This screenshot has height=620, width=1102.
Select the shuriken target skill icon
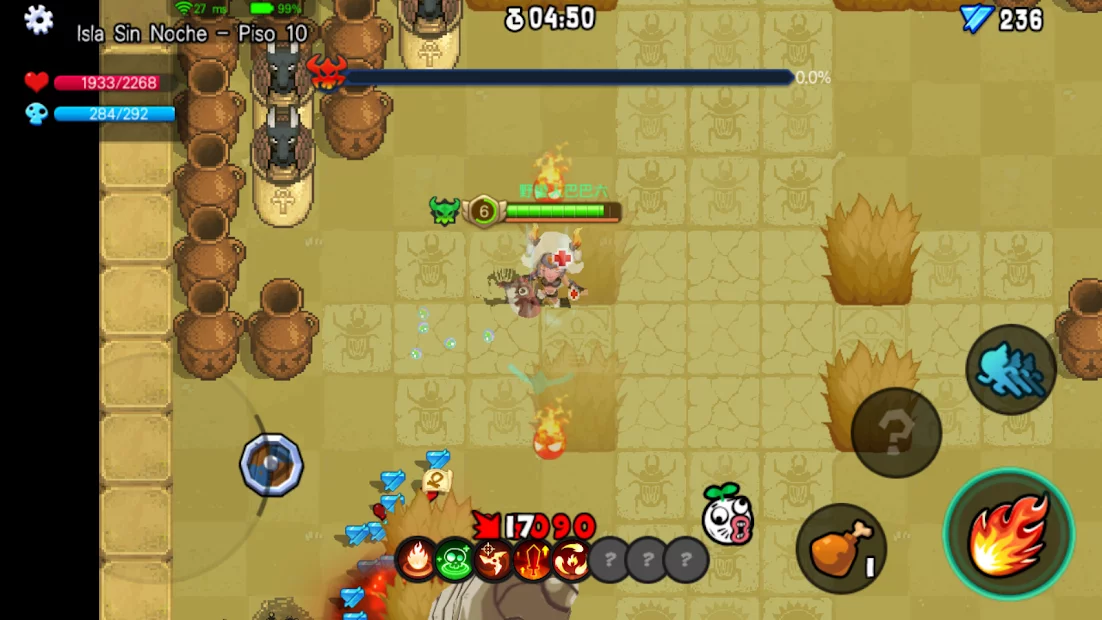tap(494, 560)
